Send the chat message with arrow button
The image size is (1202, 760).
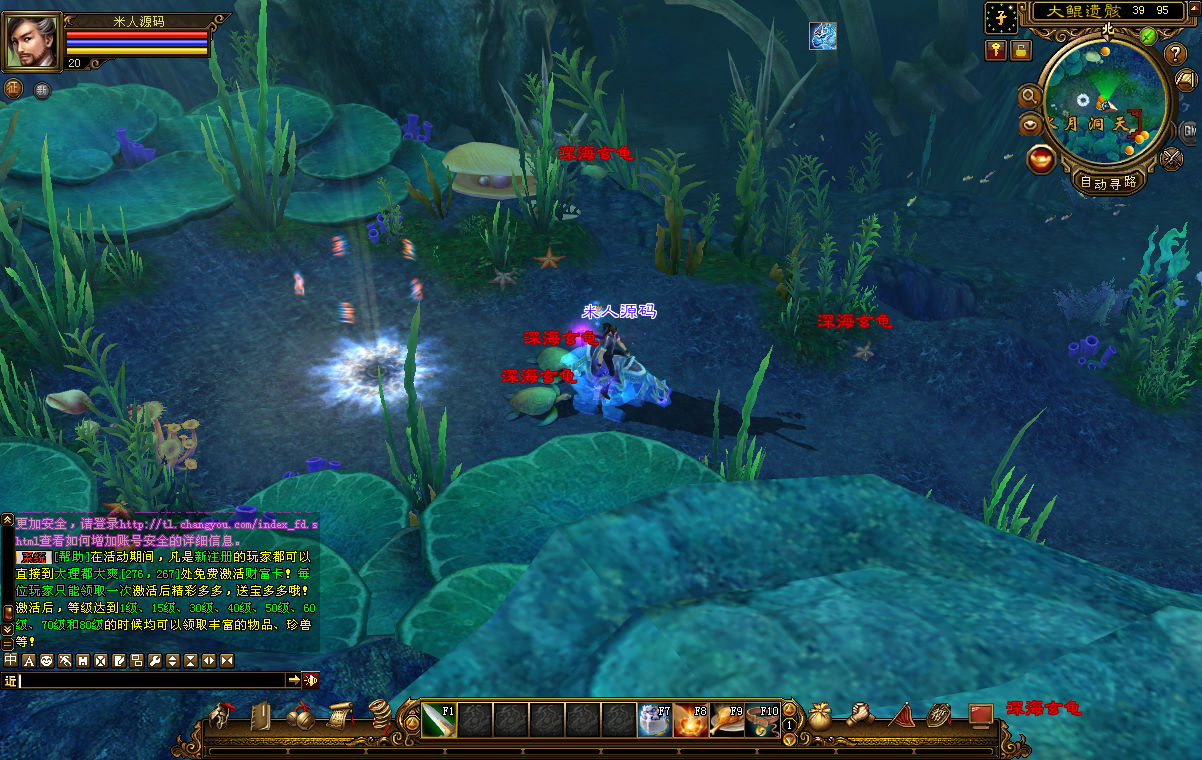294,680
